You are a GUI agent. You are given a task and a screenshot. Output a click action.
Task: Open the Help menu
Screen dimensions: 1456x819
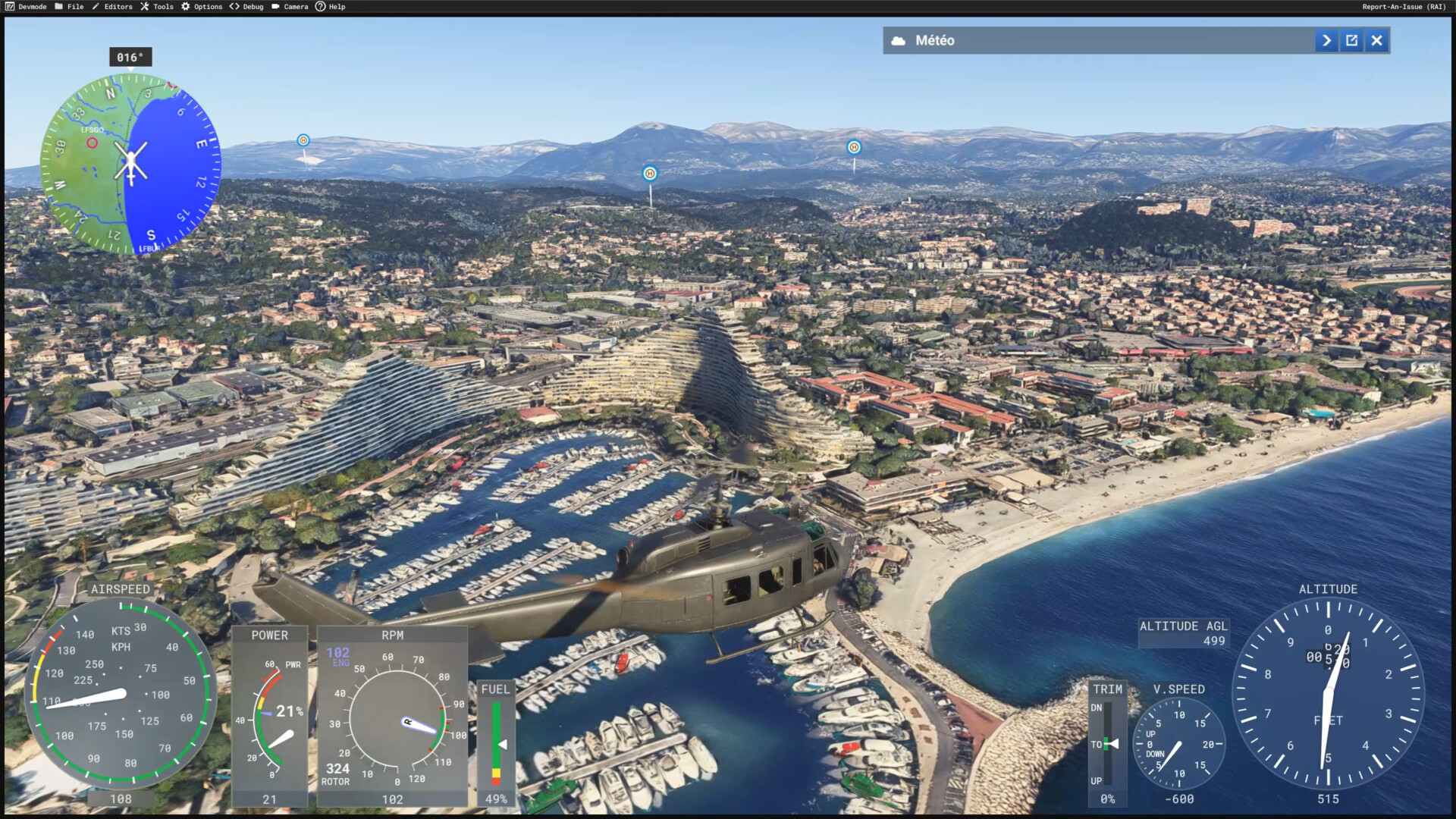pyautogui.click(x=331, y=7)
